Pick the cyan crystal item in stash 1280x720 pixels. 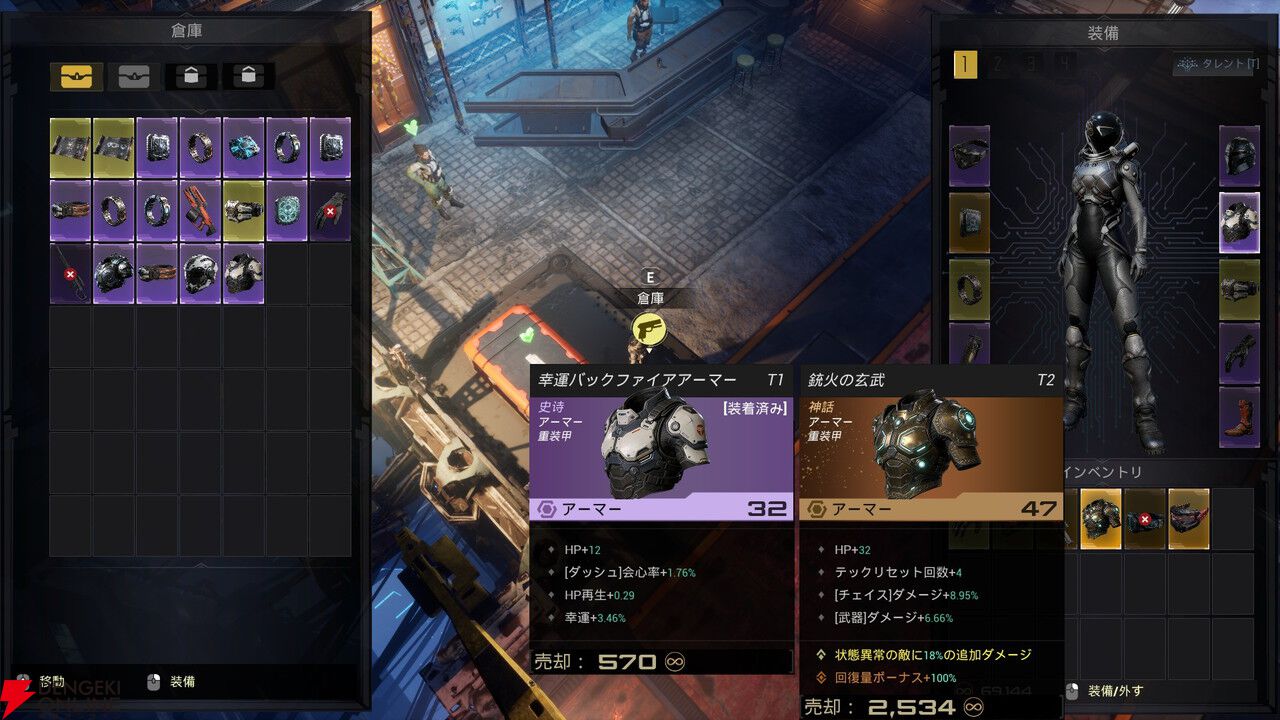click(243, 147)
